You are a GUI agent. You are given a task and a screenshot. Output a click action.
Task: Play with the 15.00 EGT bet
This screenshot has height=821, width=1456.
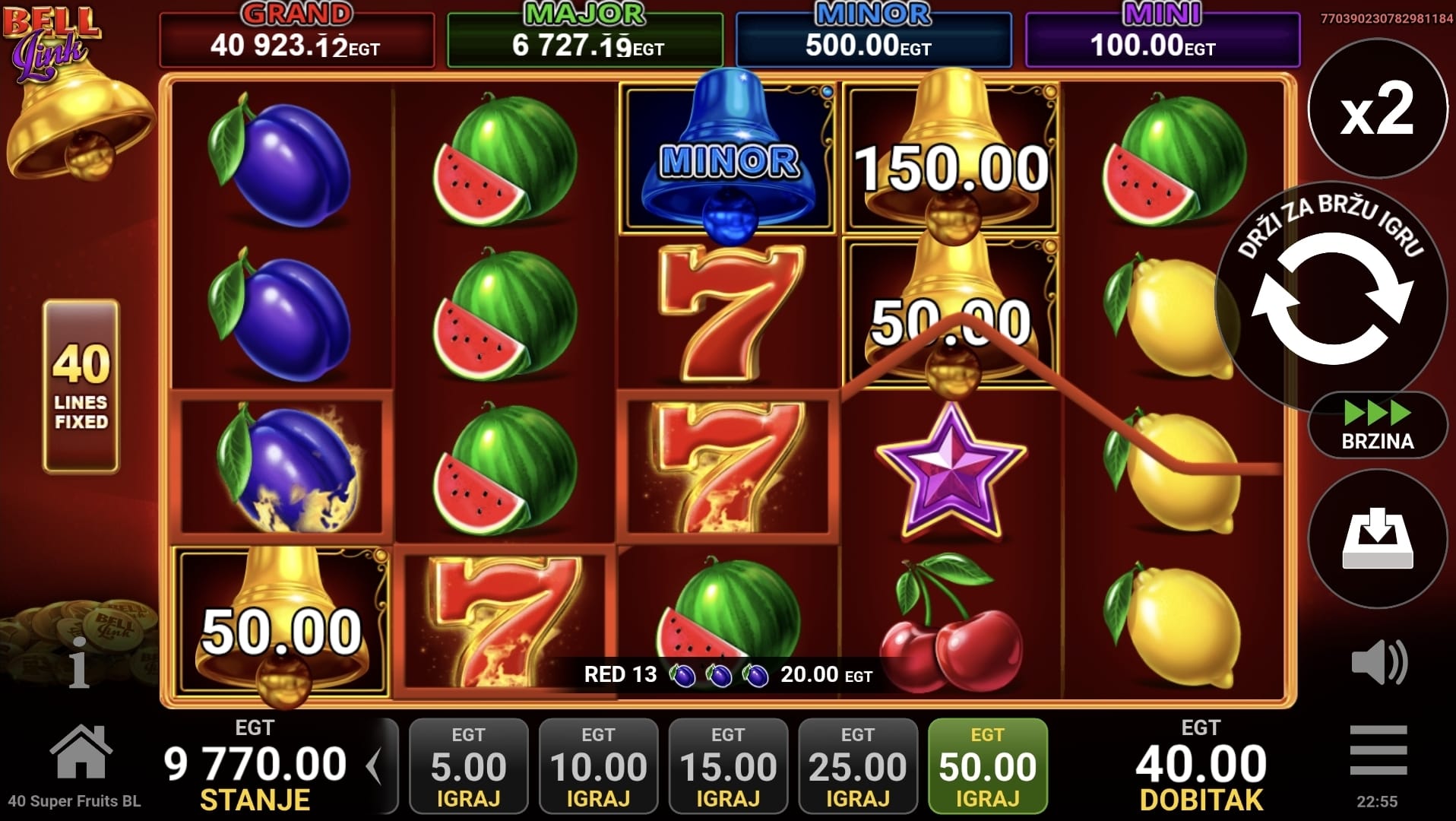pos(728,766)
